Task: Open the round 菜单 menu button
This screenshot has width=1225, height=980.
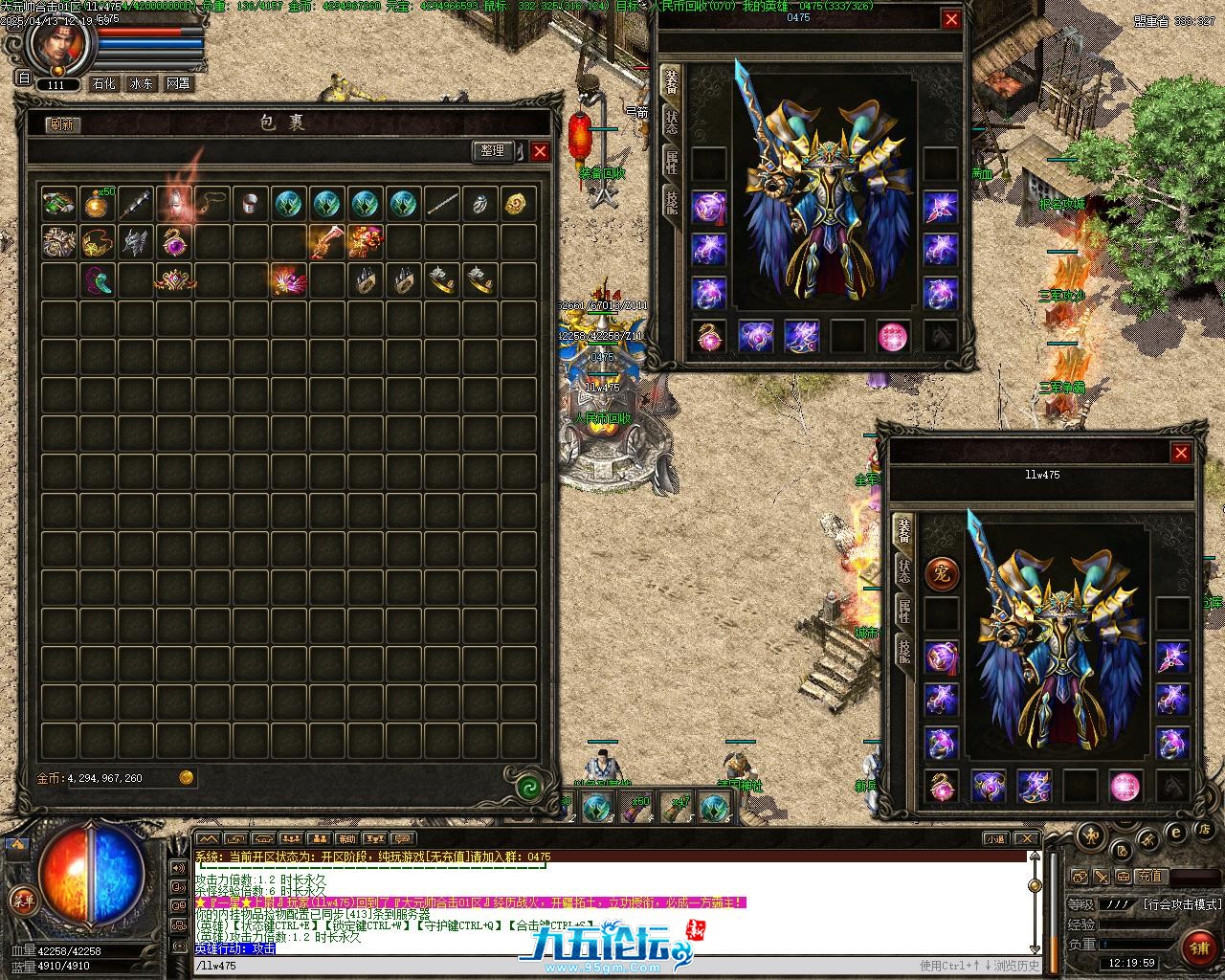Action: point(23,900)
